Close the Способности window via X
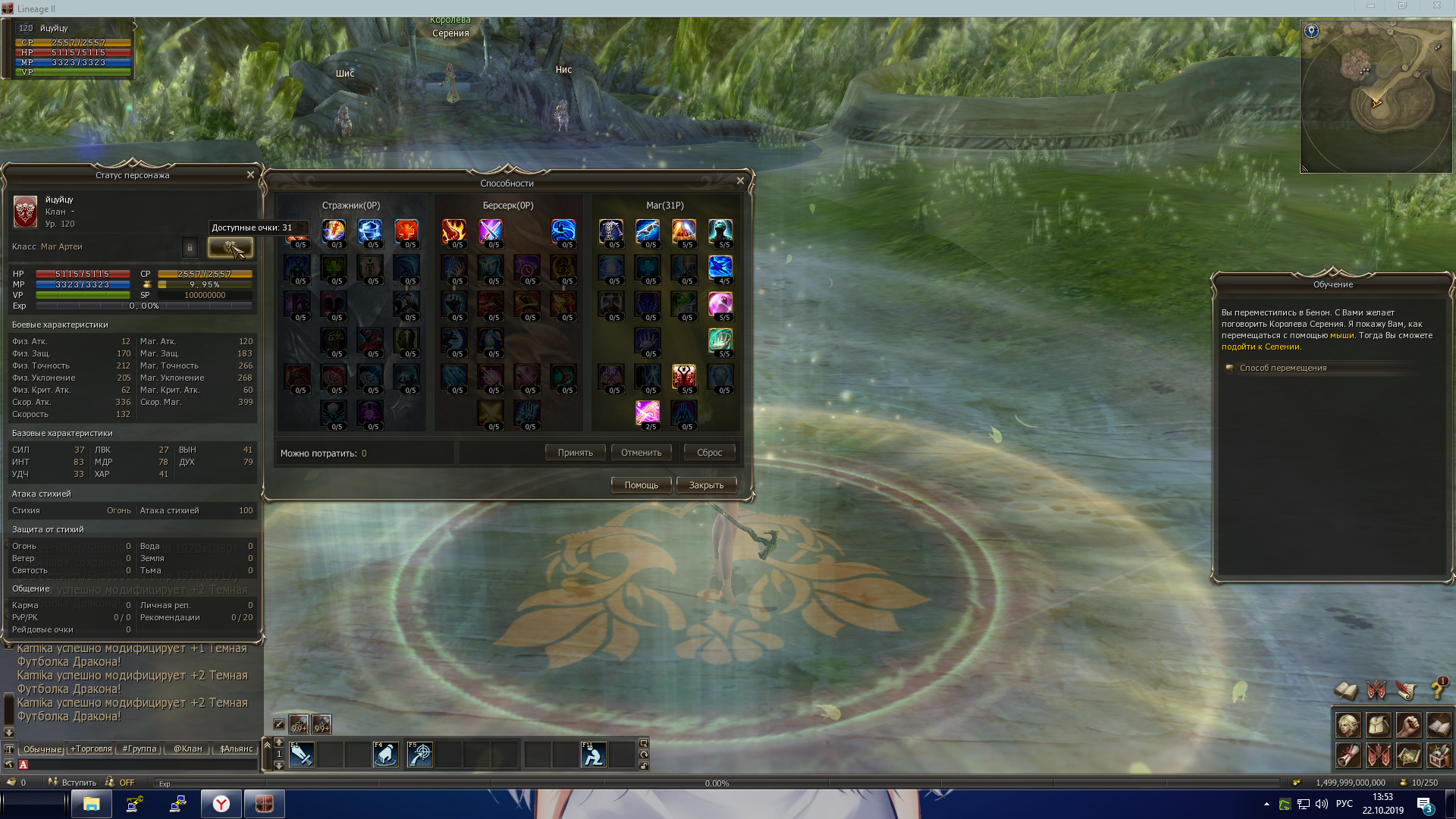 [740, 180]
